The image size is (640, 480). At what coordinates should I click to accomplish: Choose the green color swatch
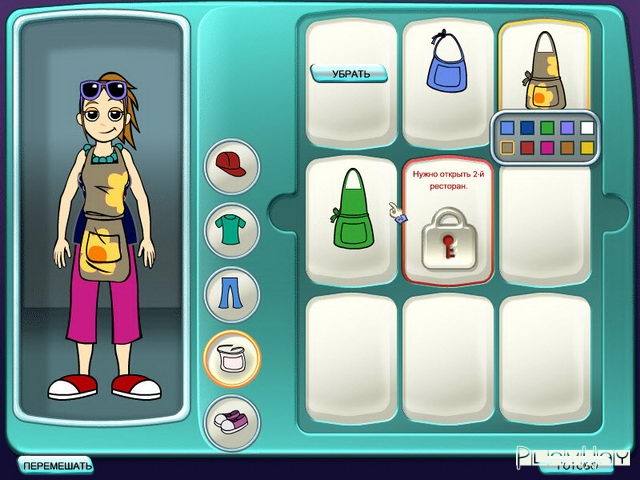[547, 128]
